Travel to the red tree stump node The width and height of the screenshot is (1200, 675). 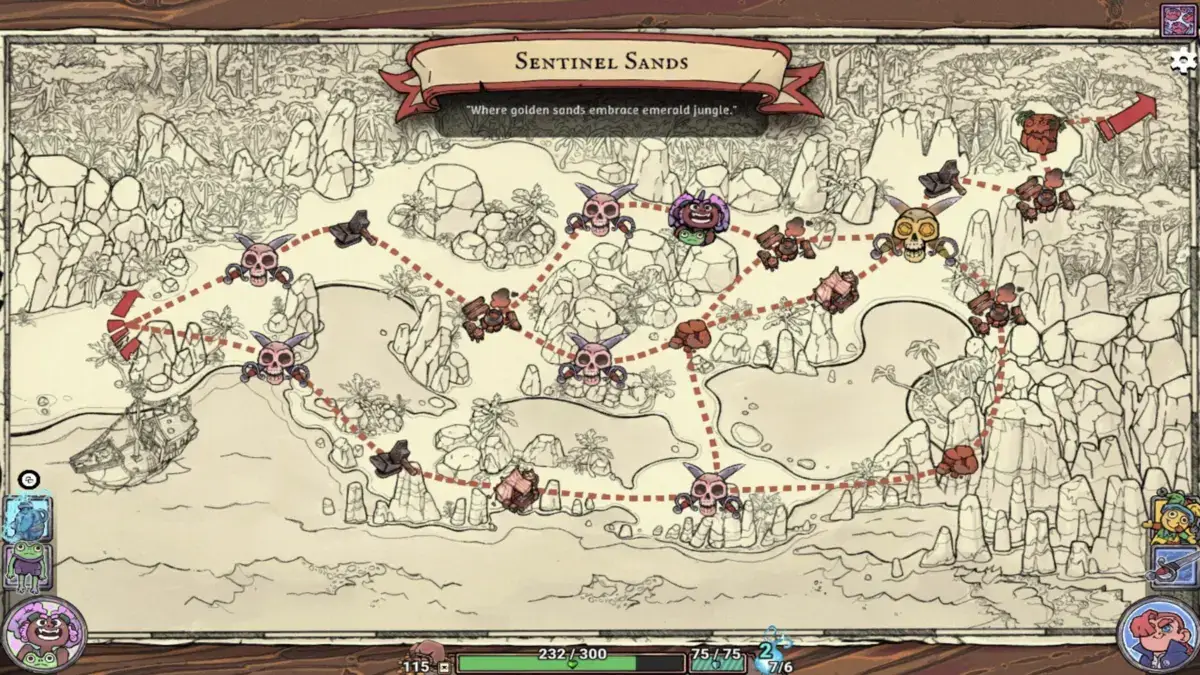[1040, 130]
